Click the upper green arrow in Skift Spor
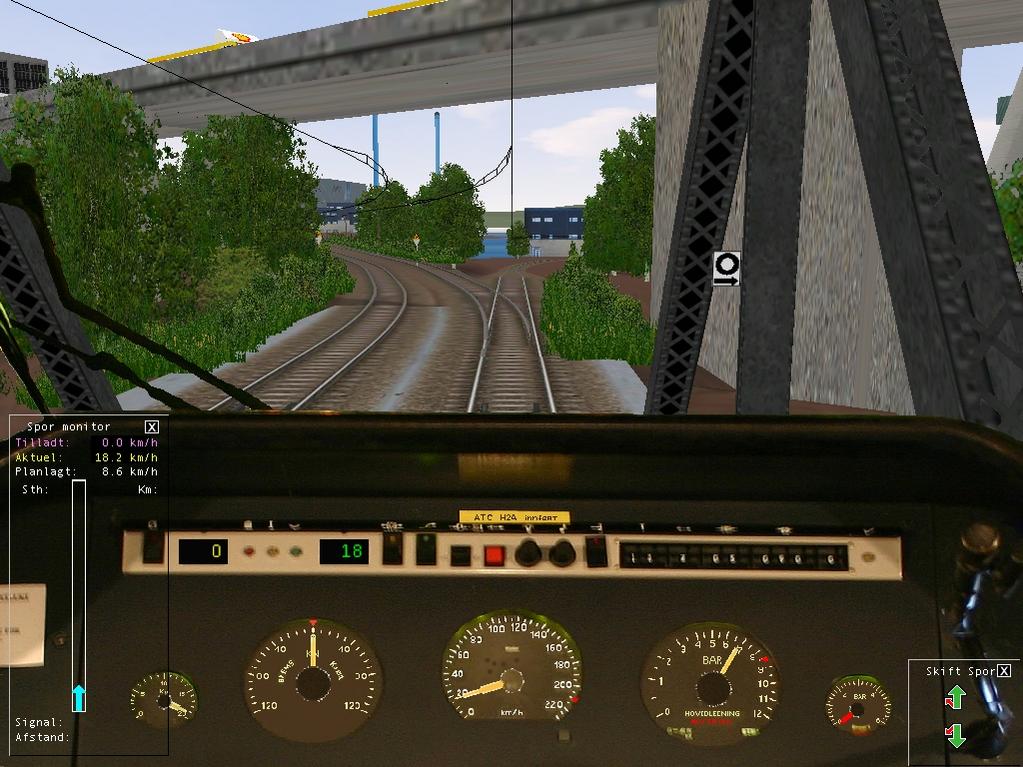The width and height of the screenshot is (1023, 767). pos(955,697)
